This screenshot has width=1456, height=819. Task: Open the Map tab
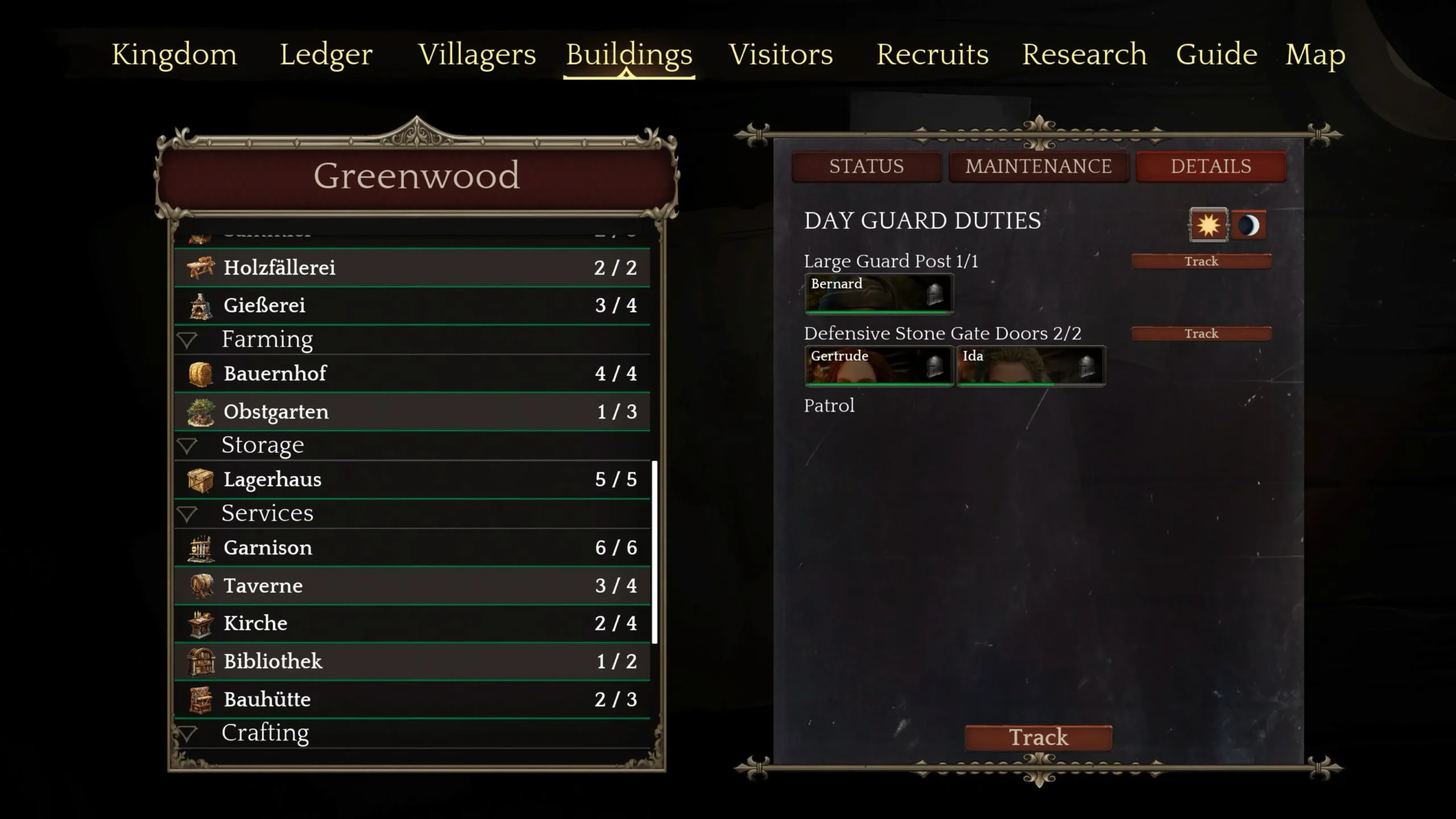(x=1315, y=55)
